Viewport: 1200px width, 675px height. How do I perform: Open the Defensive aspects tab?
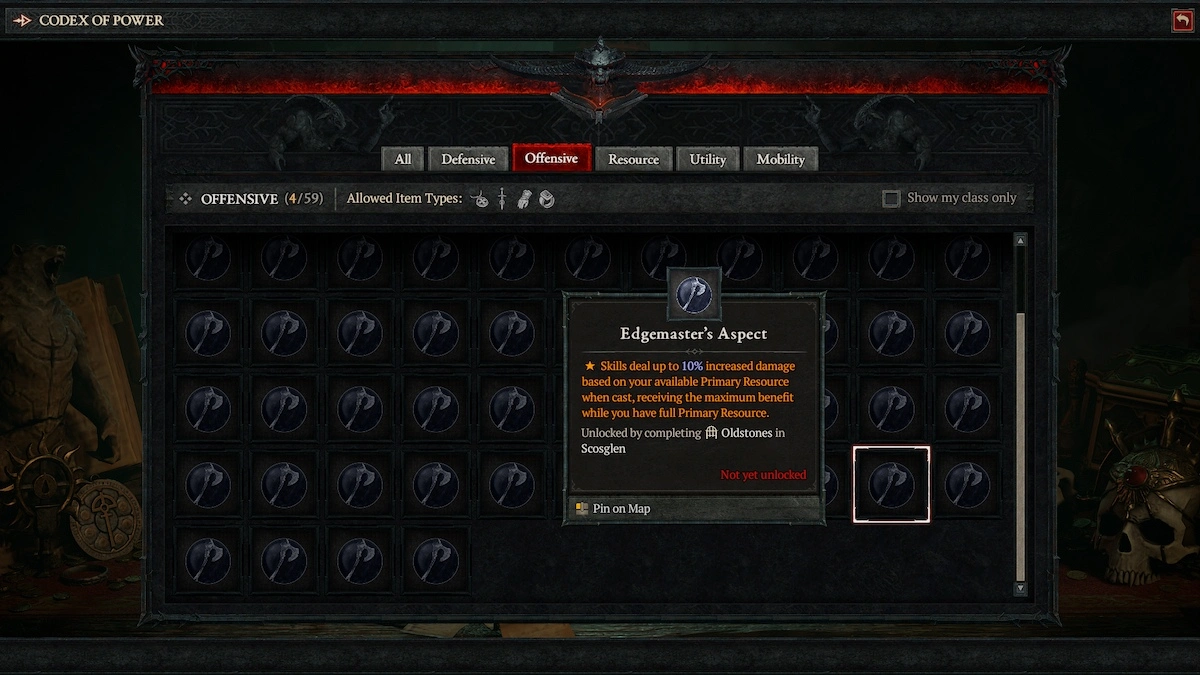(x=468, y=159)
